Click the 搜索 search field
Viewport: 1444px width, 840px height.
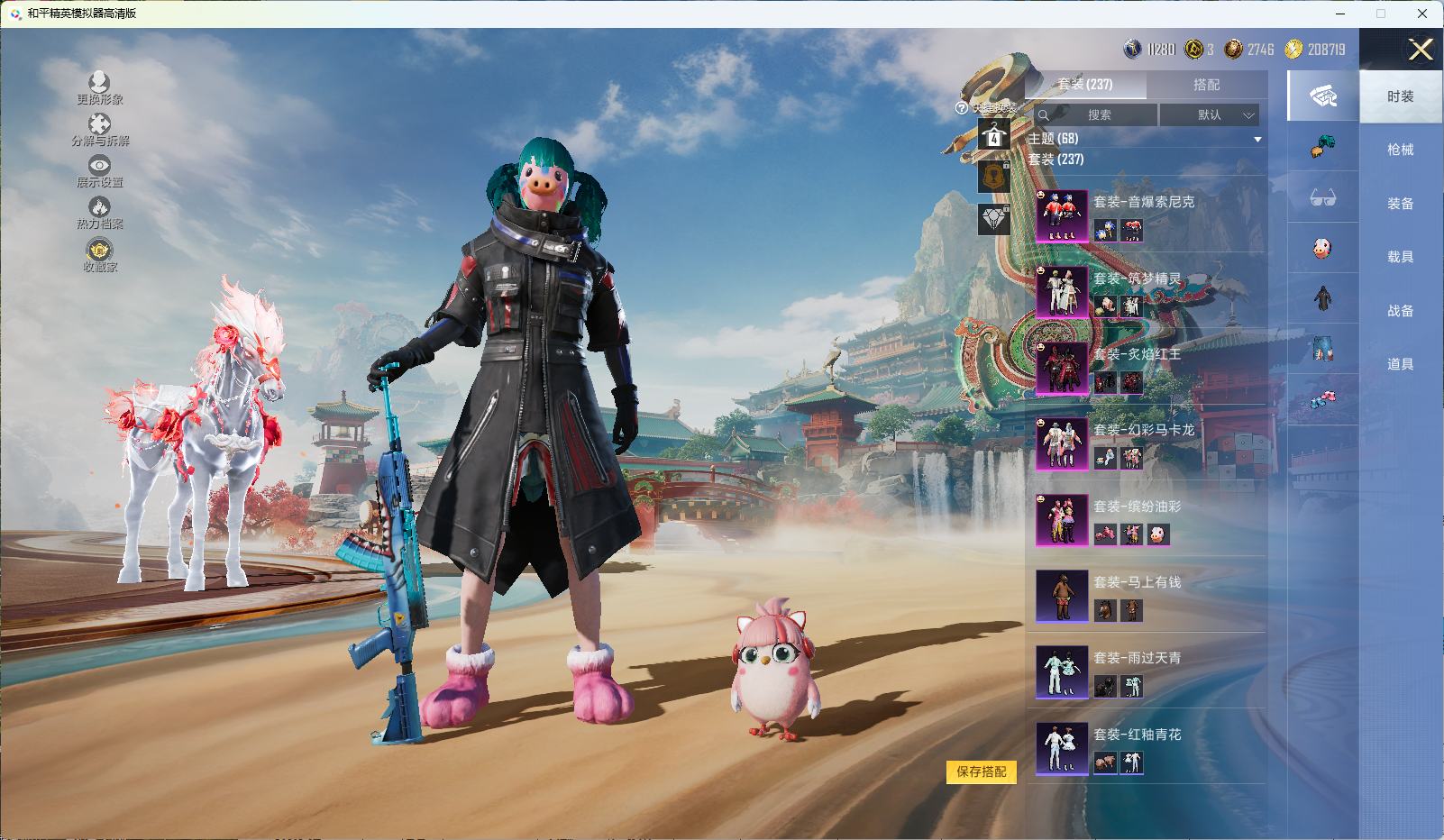(1098, 114)
